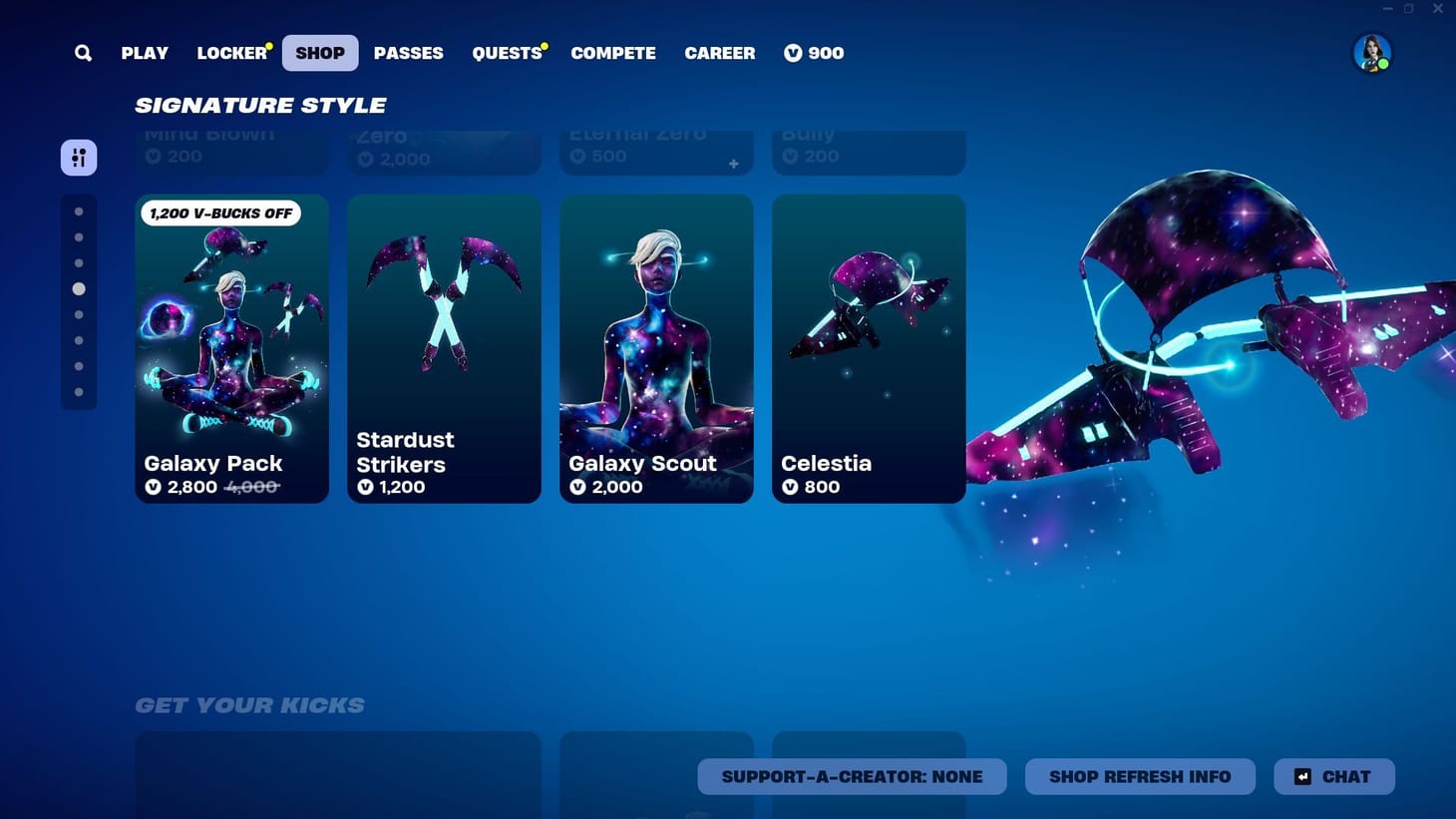Viewport: 1456px width, 819px height.
Task: Select the first page dot in the sidebar
Action: pos(80,210)
